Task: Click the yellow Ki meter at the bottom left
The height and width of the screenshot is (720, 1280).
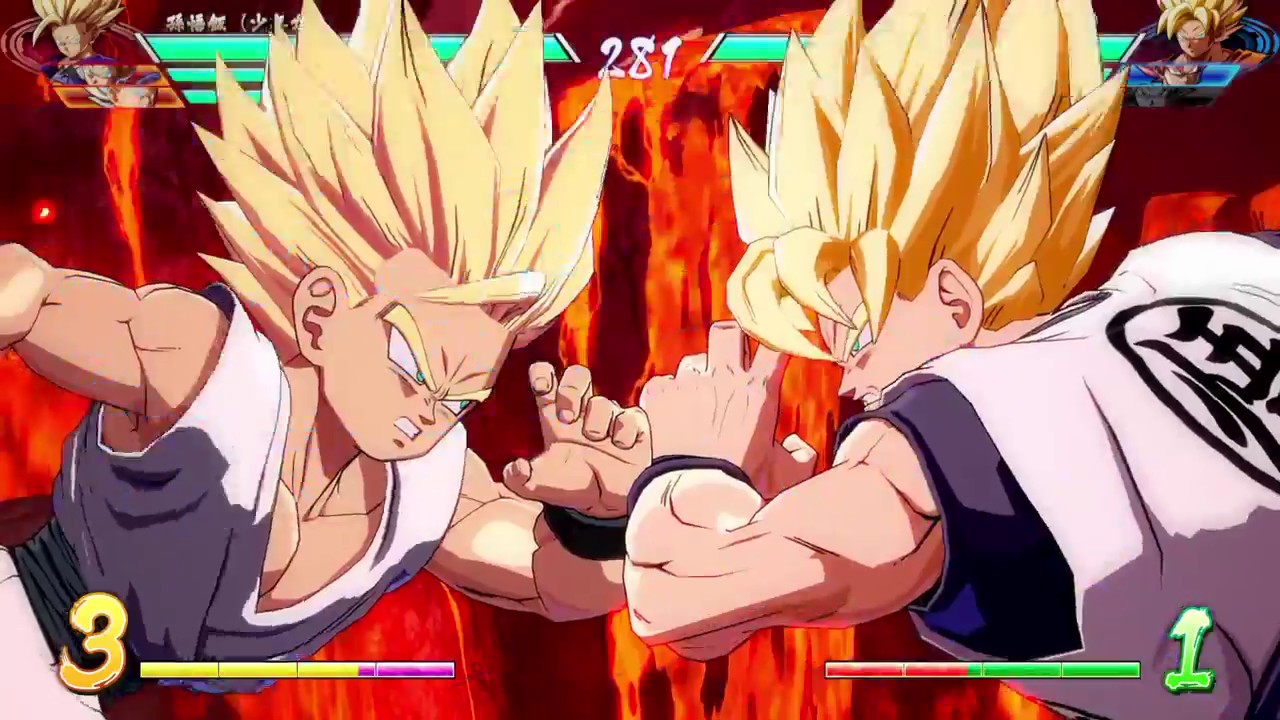Action: pos(250,670)
